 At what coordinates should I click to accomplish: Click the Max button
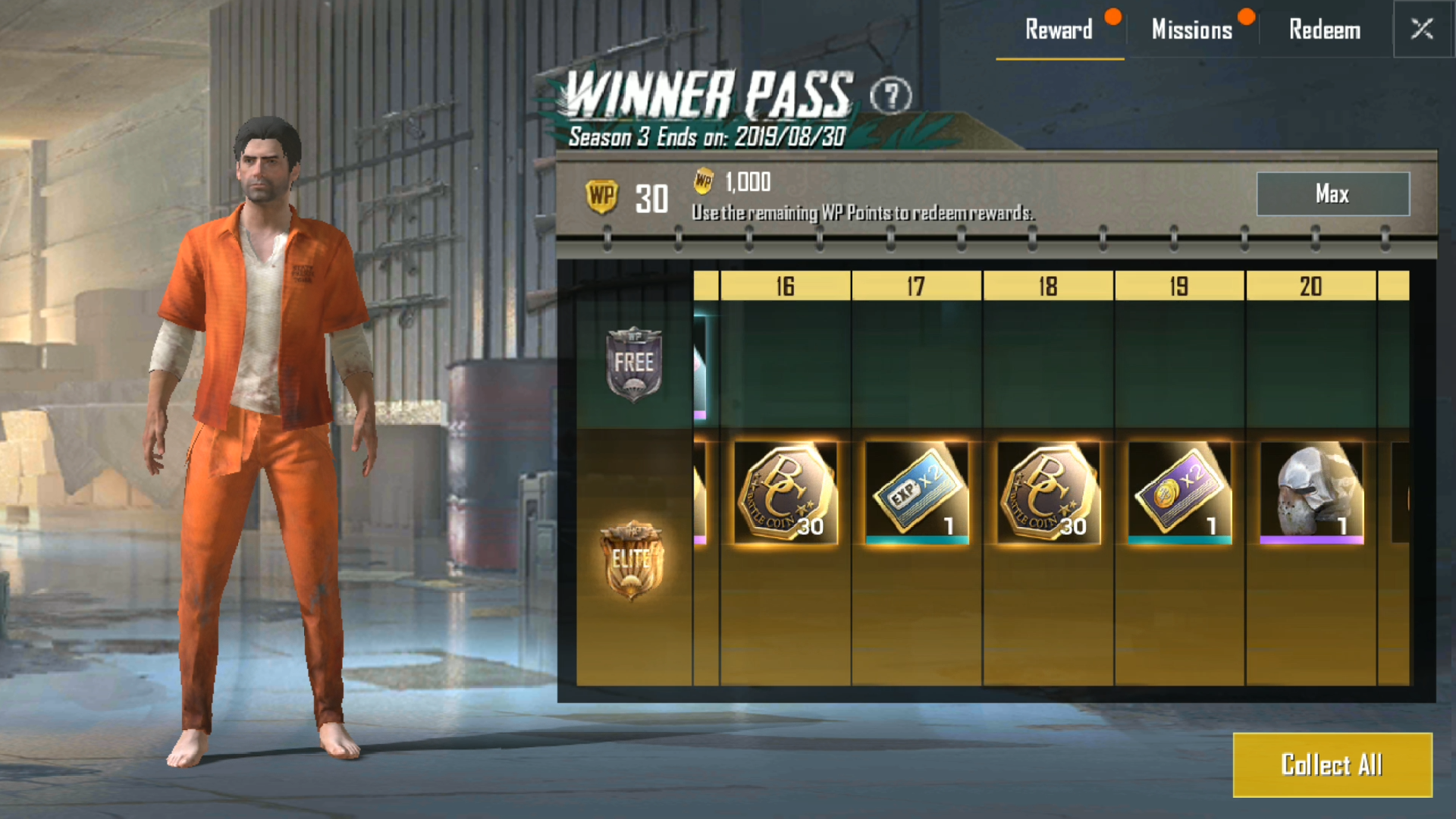1332,194
